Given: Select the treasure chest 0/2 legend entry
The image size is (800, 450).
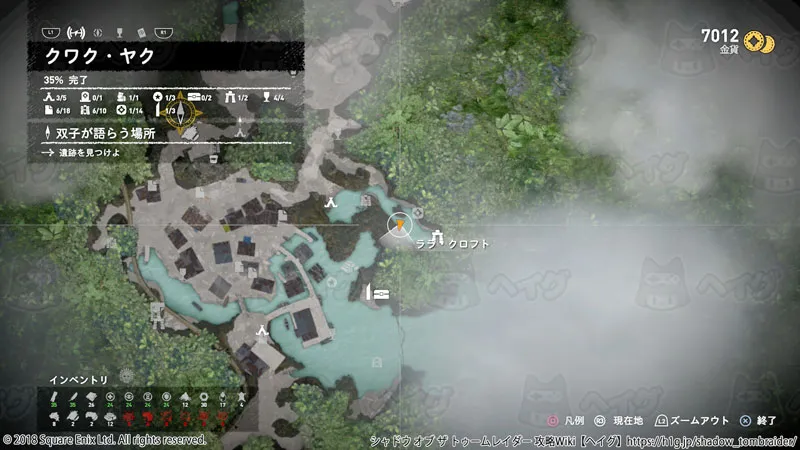Looking at the screenshot, I should [200, 97].
